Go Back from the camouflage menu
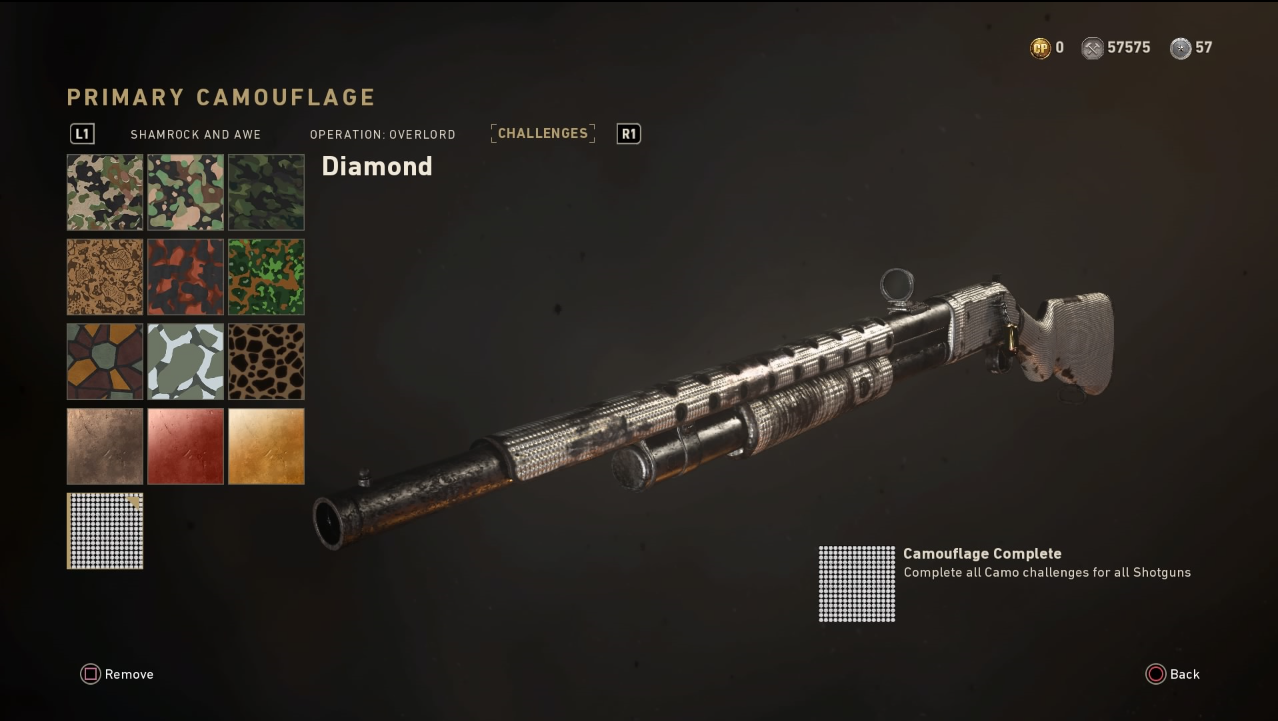The image size is (1278, 721). point(1173,674)
